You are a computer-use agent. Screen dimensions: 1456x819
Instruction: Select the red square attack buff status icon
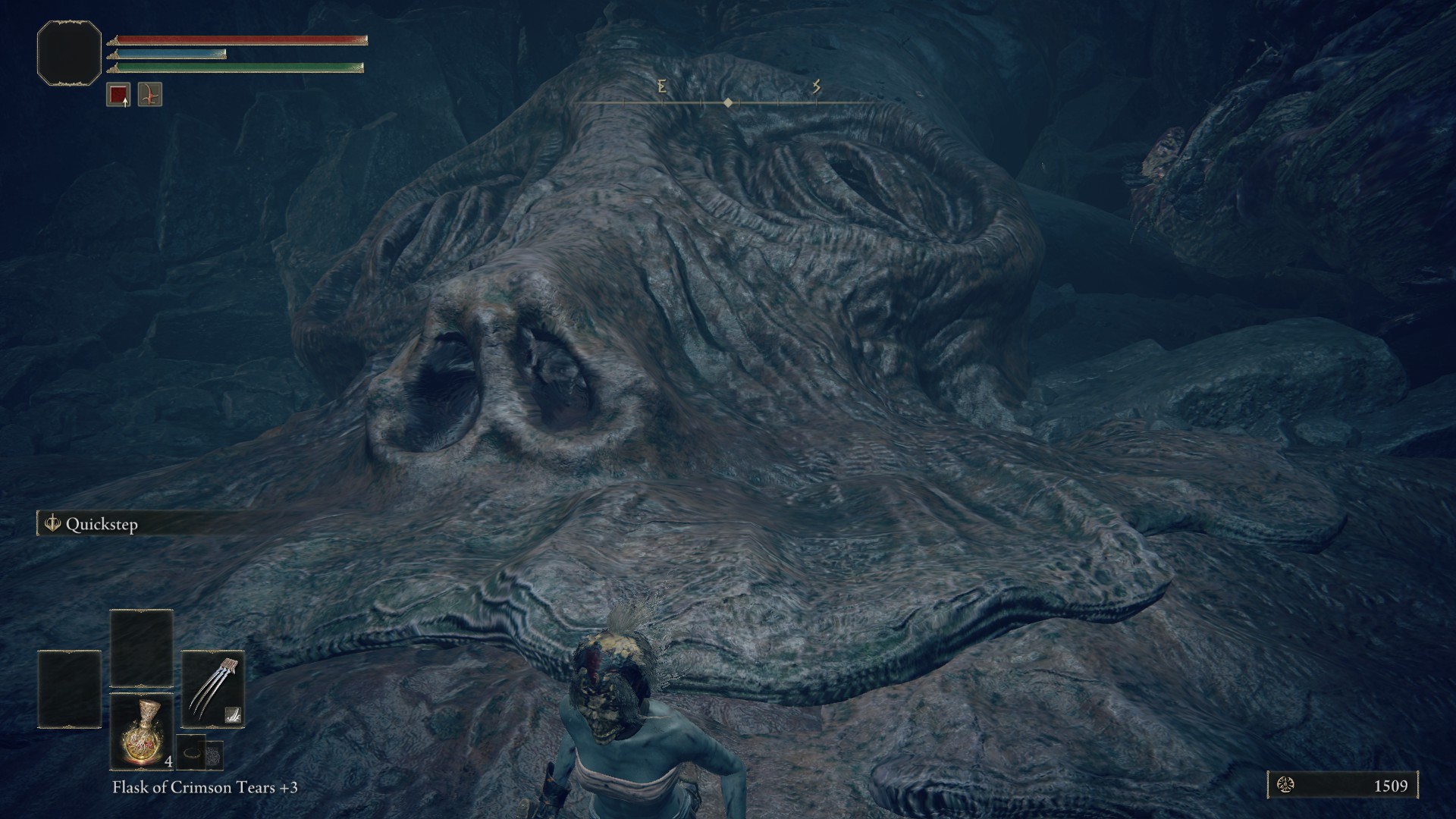pos(119,93)
